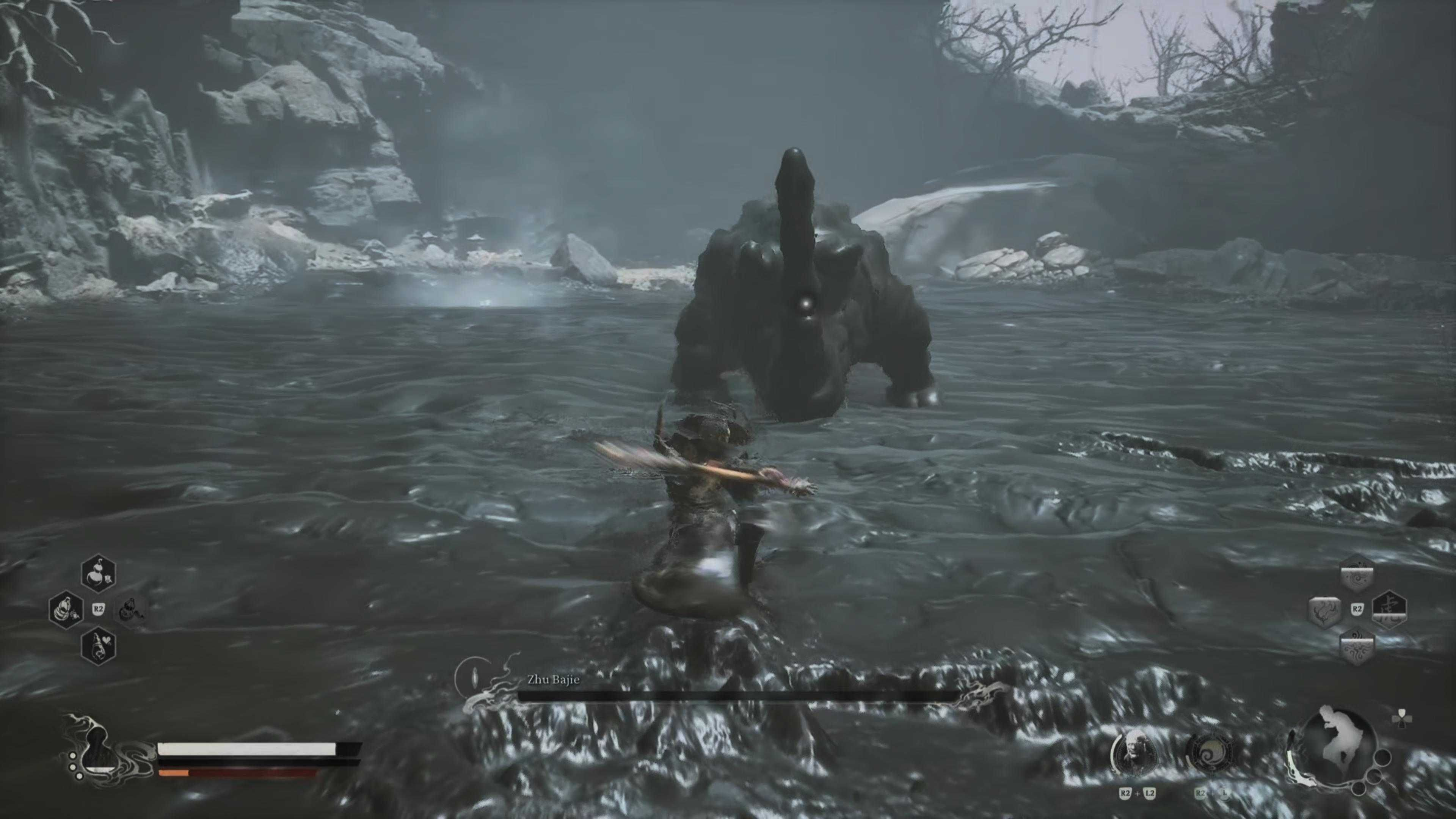Select the curio item hex icon

click(x=131, y=609)
